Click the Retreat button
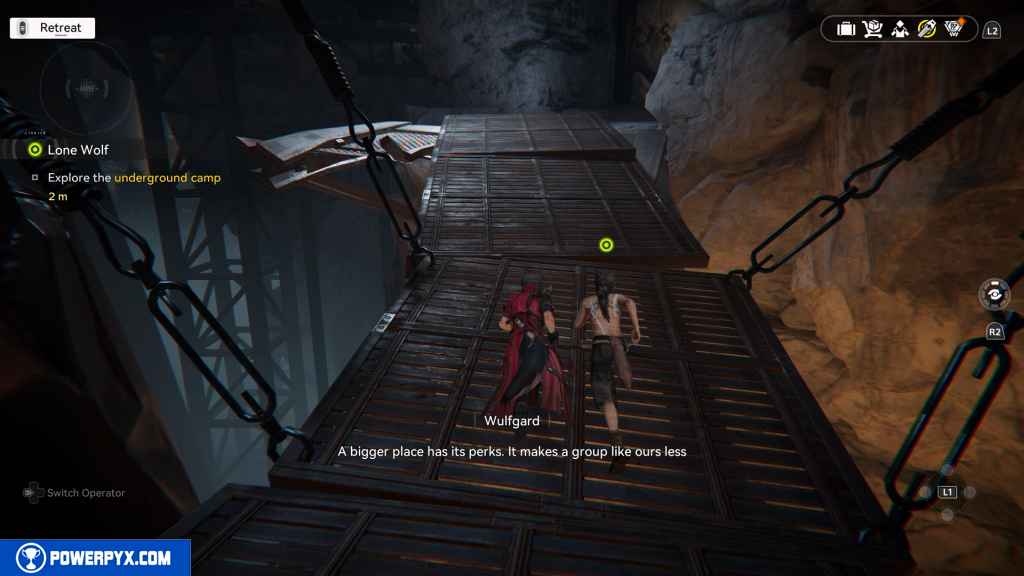The image size is (1024, 576). [52, 28]
